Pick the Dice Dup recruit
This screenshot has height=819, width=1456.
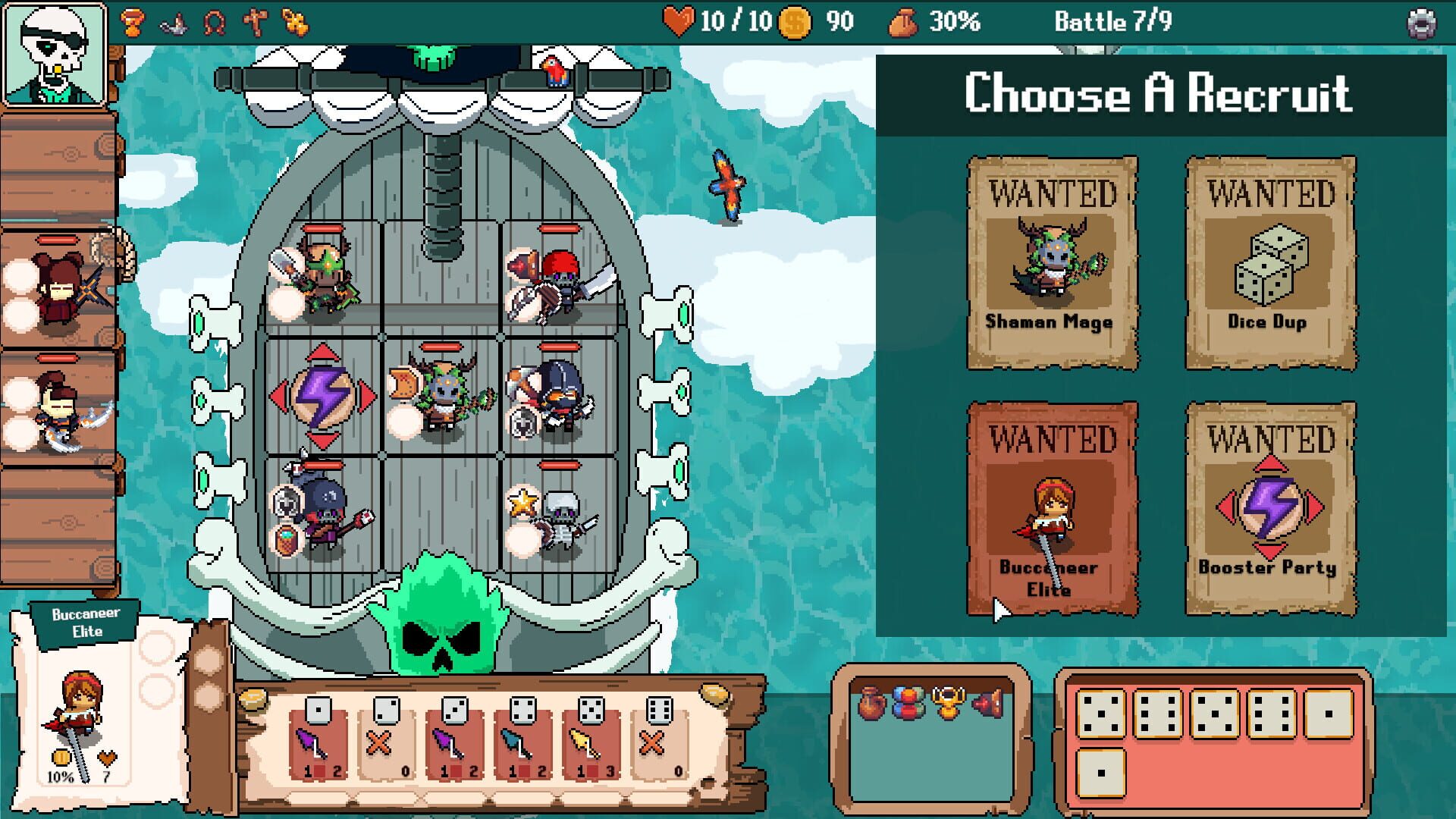[1269, 262]
